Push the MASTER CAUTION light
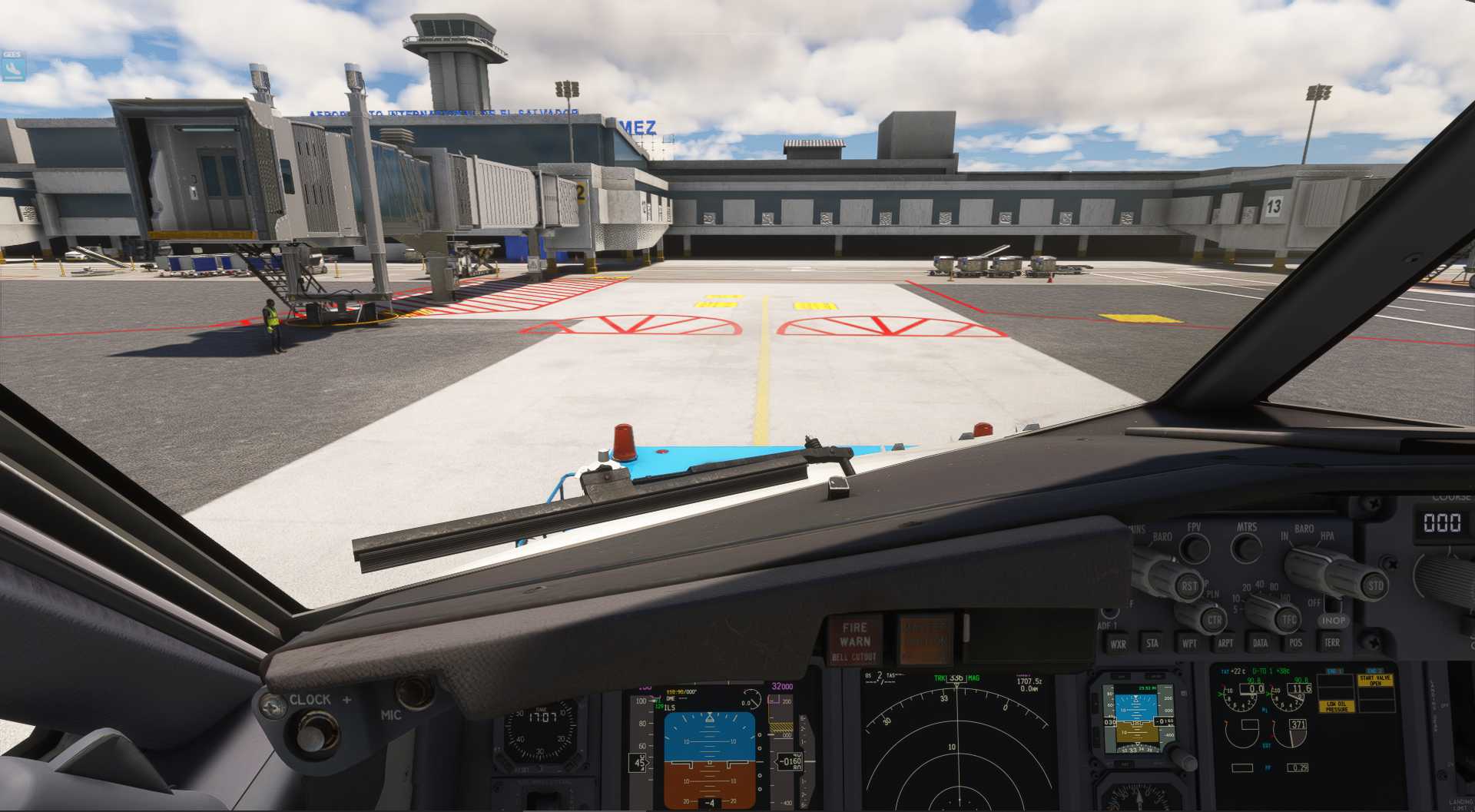This screenshot has width=1475, height=812. [925, 639]
